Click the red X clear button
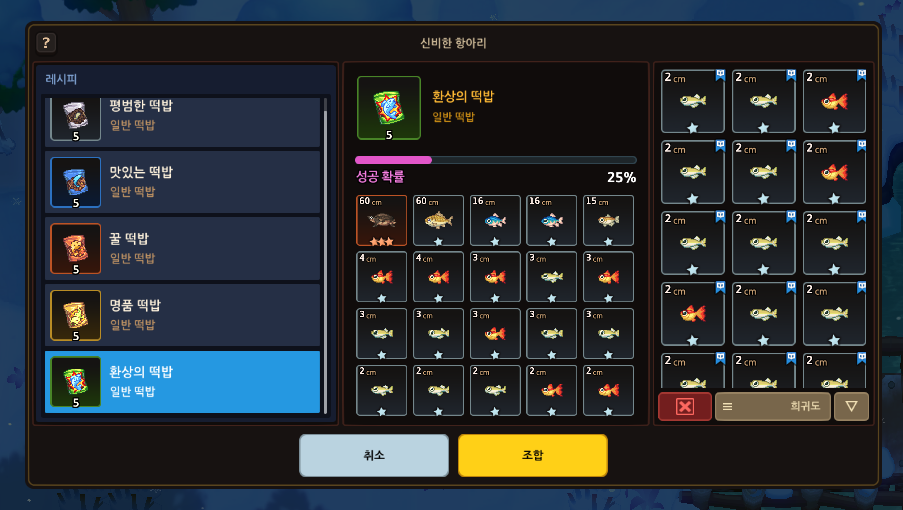 point(685,407)
